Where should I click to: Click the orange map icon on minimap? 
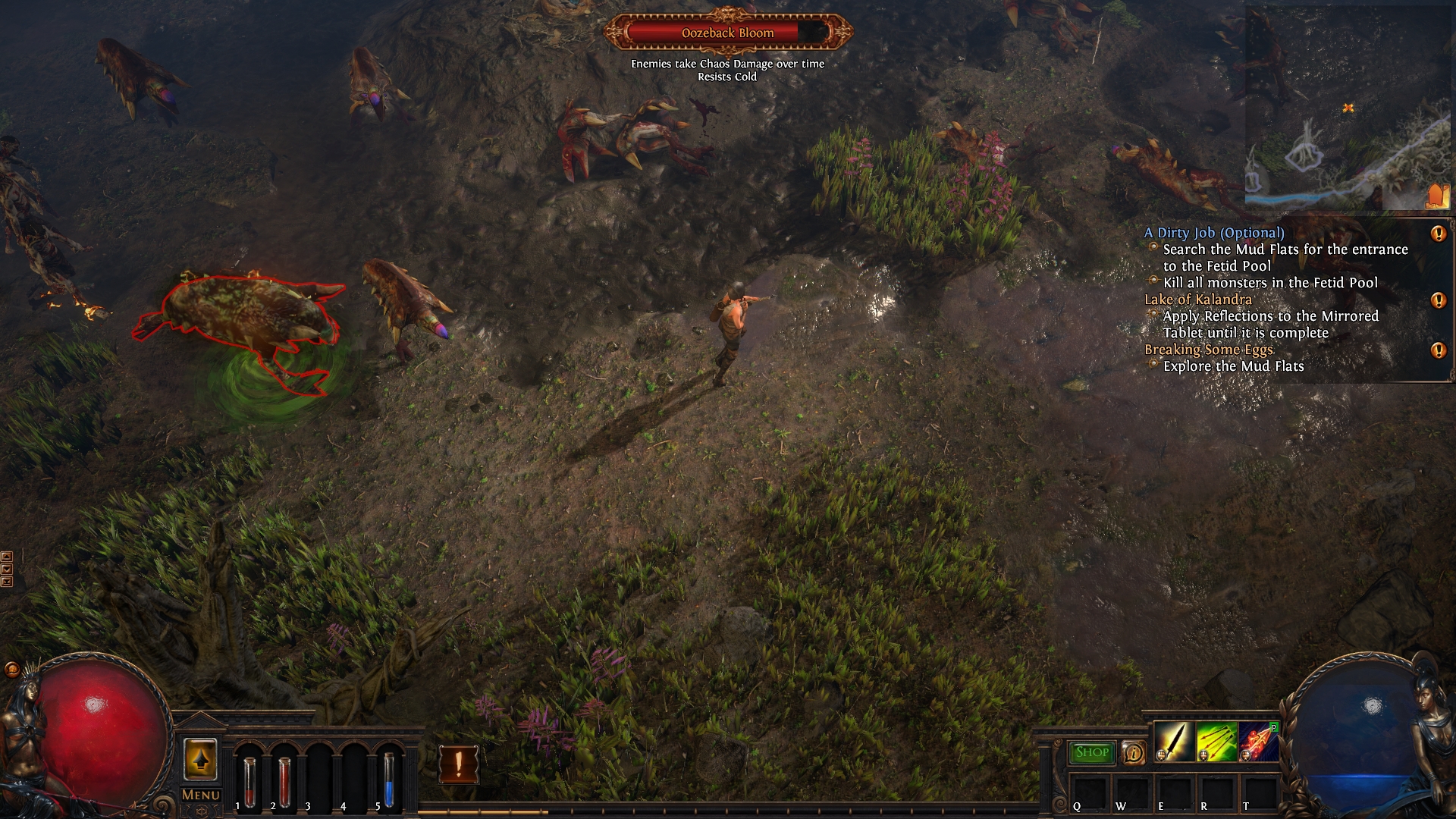[1436, 196]
